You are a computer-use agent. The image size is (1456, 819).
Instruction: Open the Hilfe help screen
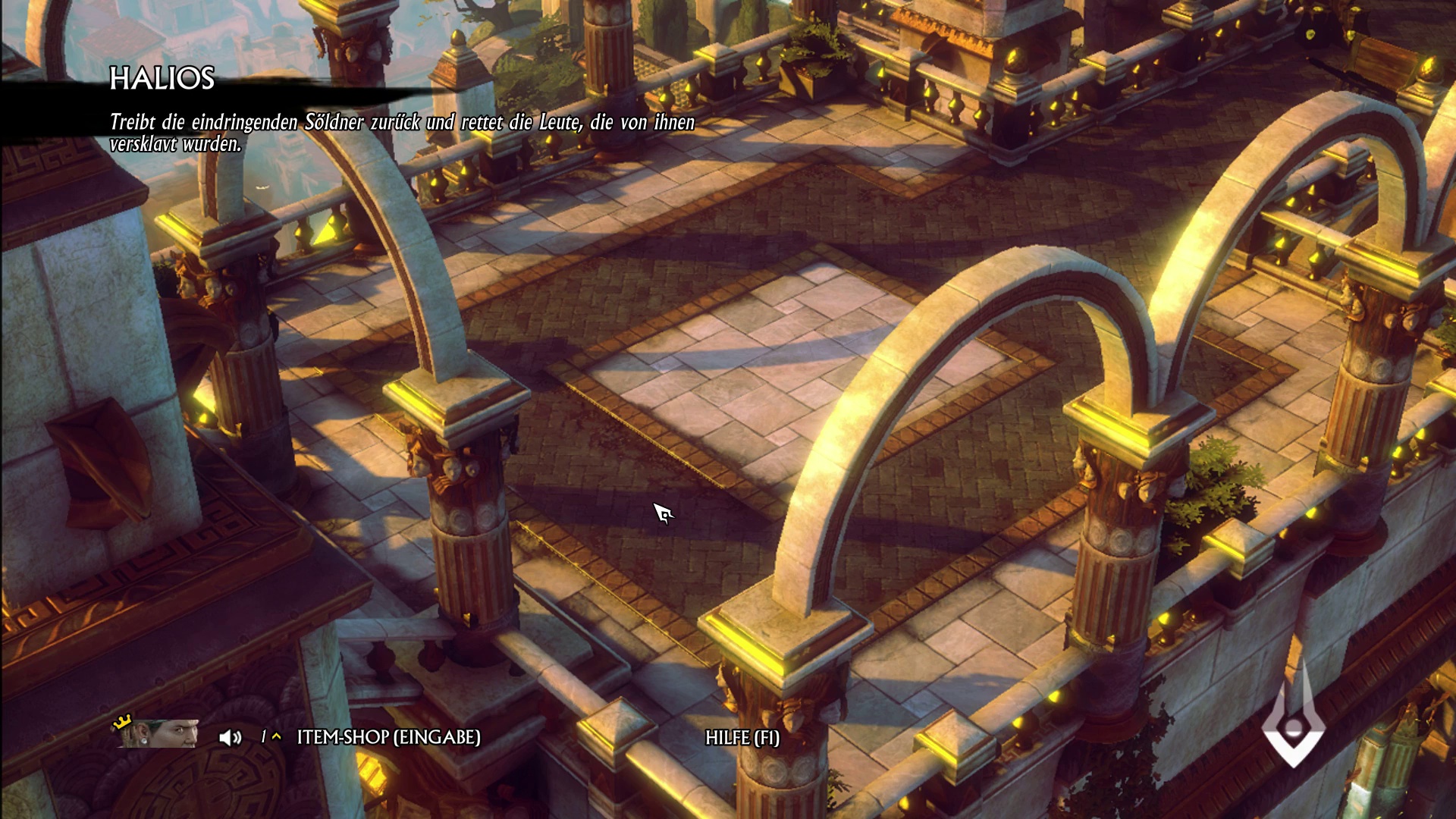coord(742,738)
